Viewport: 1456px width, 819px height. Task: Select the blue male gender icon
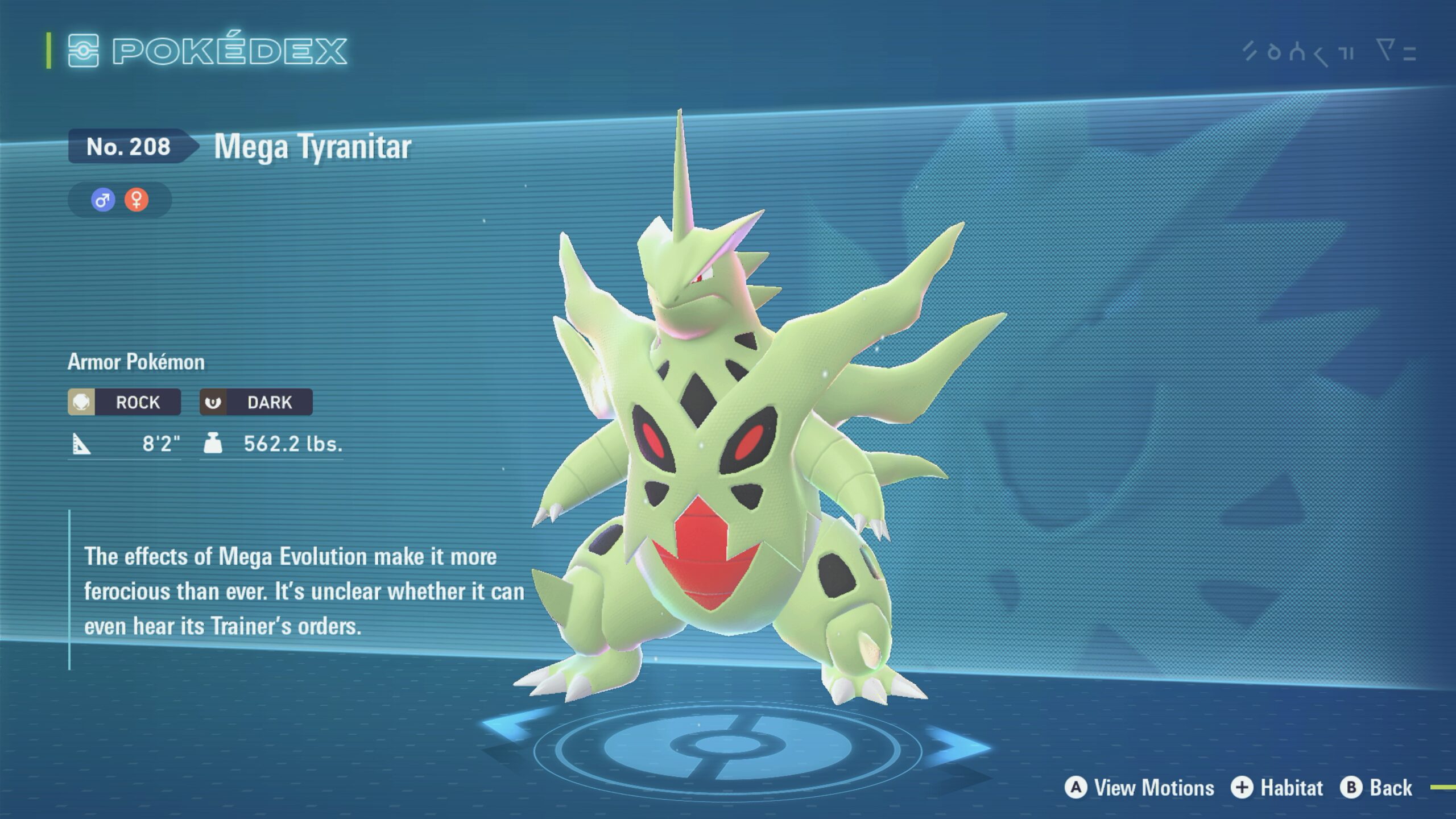coord(103,200)
